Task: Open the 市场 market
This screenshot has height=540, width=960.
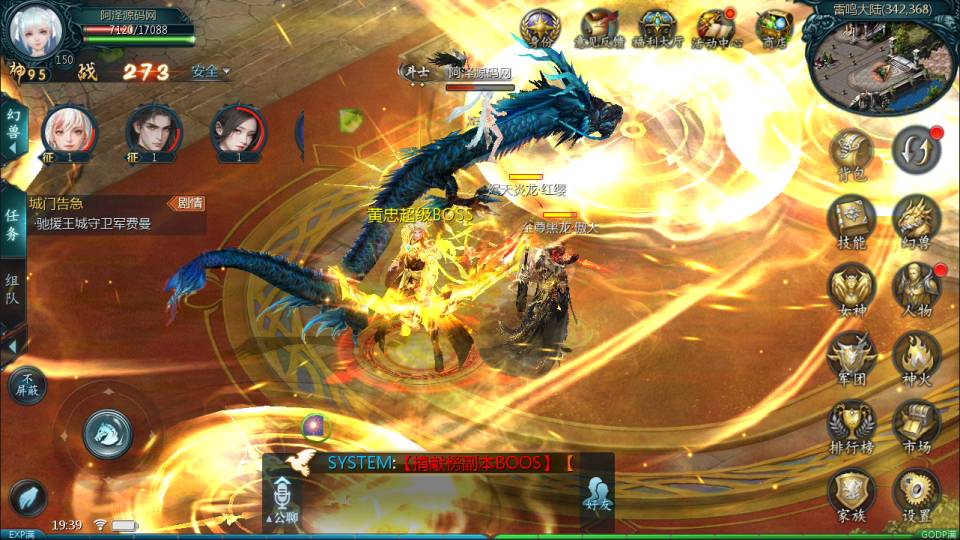Action: coord(916,425)
